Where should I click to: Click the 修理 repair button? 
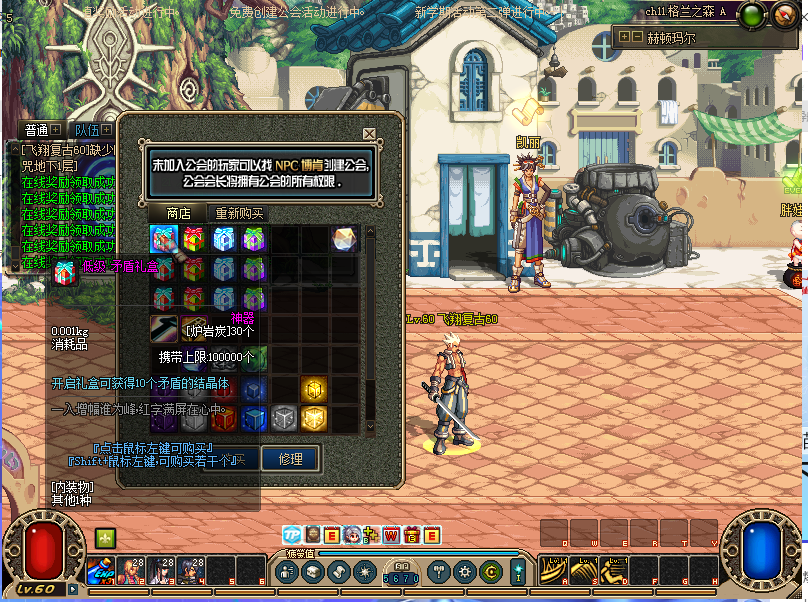[290, 459]
